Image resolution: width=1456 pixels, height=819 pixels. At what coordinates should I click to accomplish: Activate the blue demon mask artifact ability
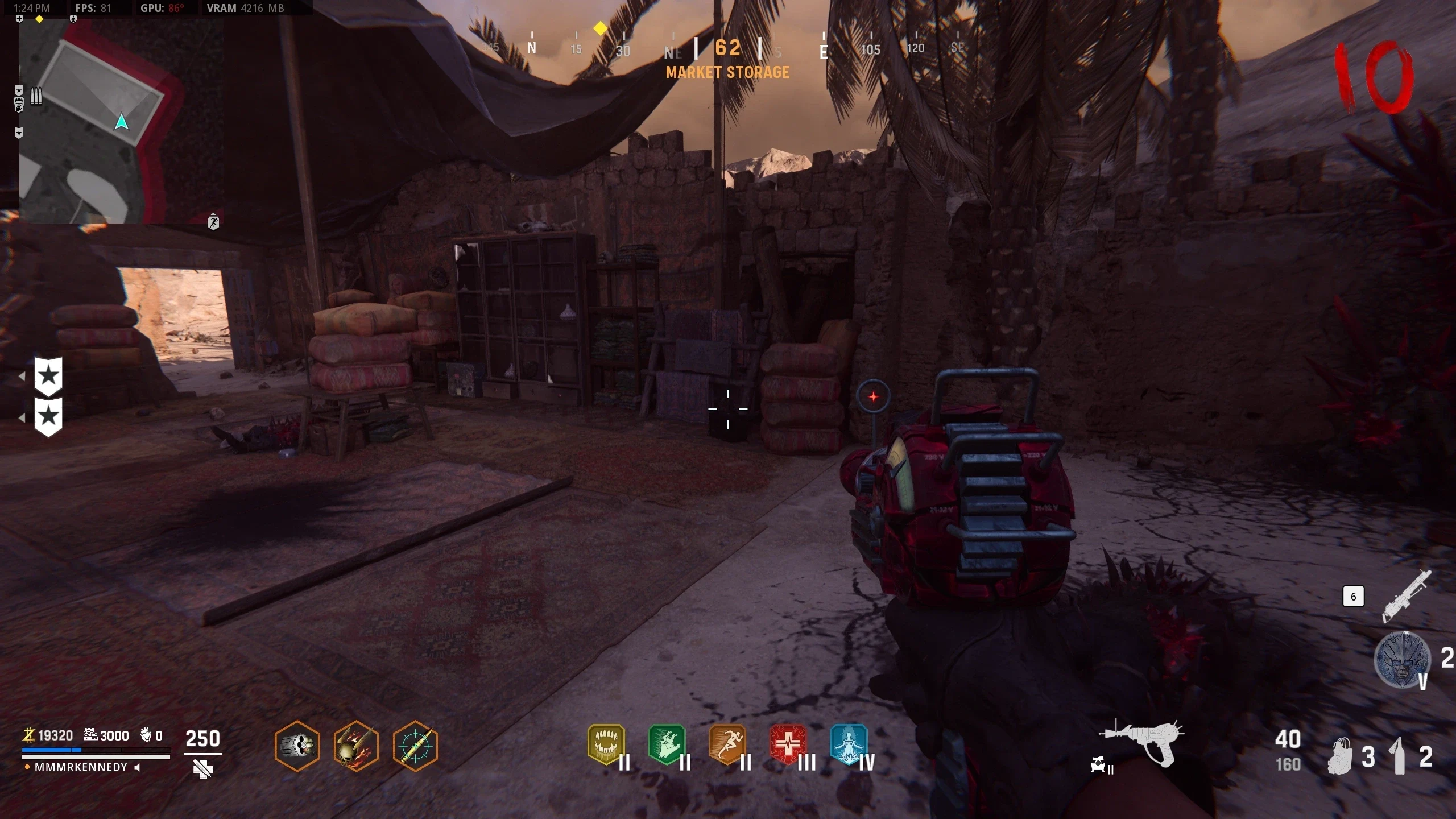point(1401,660)
